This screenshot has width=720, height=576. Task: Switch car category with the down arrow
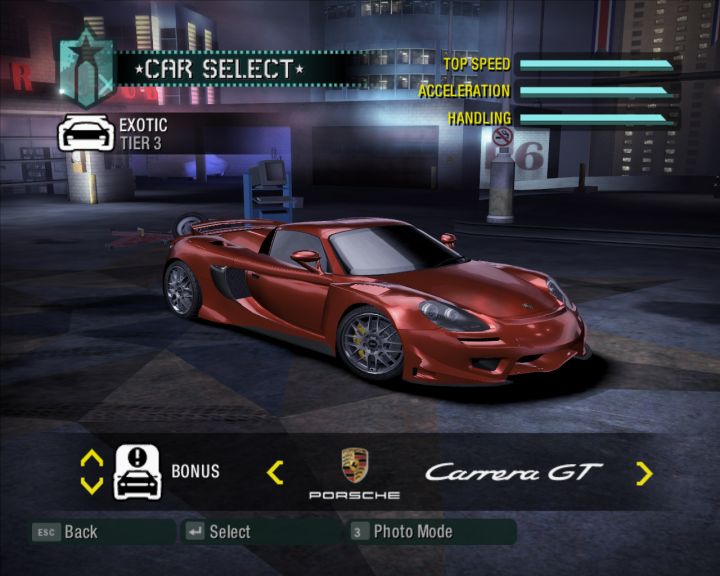point(91,485)
